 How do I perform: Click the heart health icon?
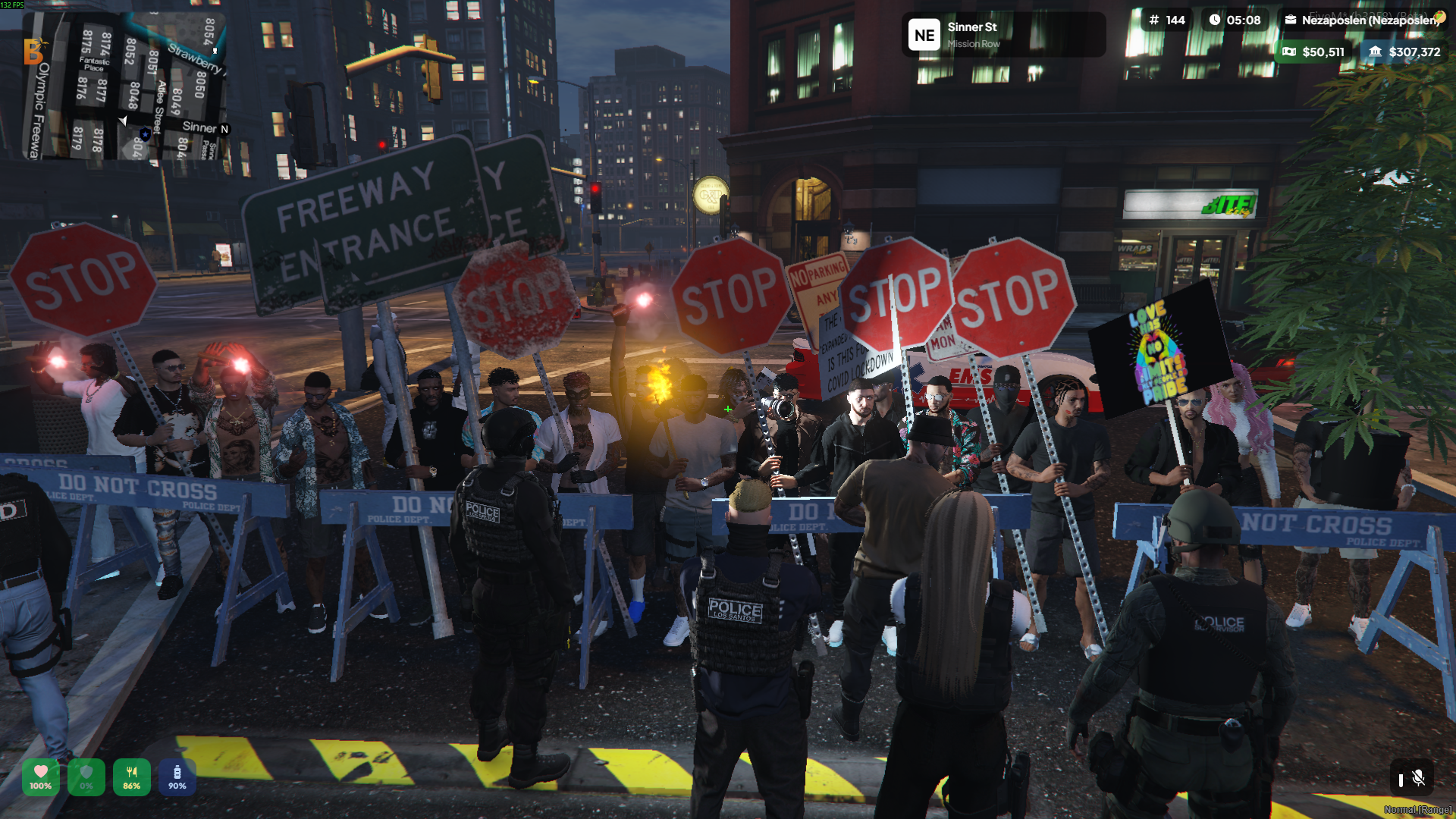pos(39,772)
